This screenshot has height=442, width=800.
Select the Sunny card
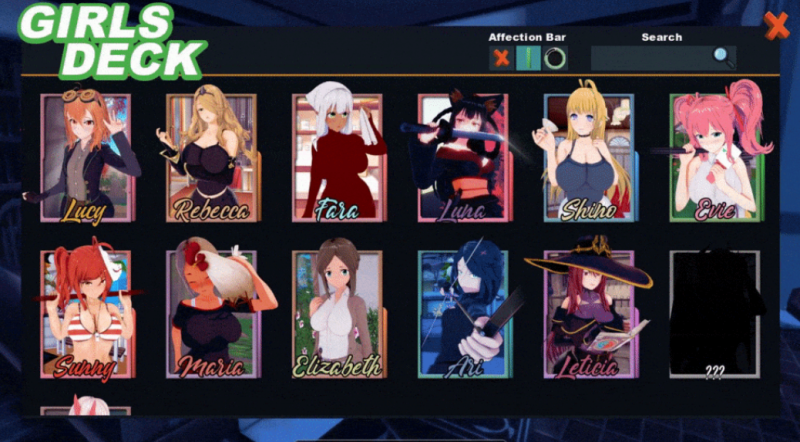[x=86, y=314]
